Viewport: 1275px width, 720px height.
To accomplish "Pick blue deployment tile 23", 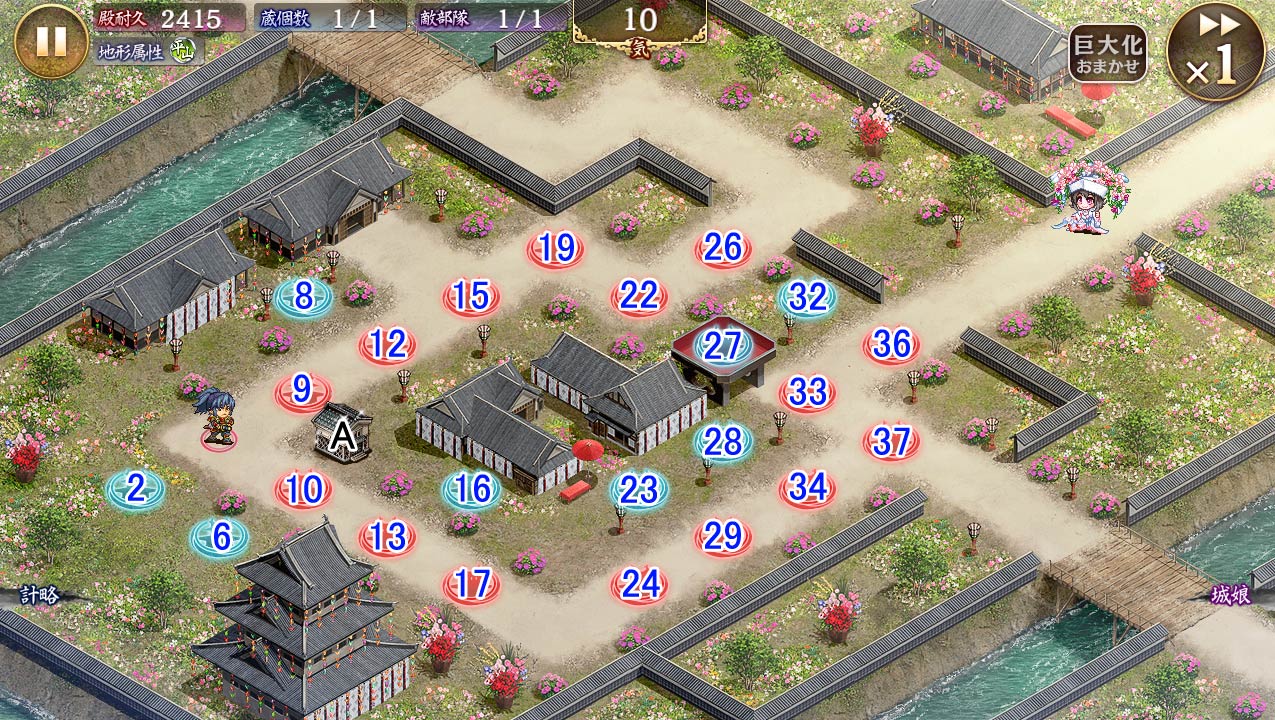I will coord(639,489).
